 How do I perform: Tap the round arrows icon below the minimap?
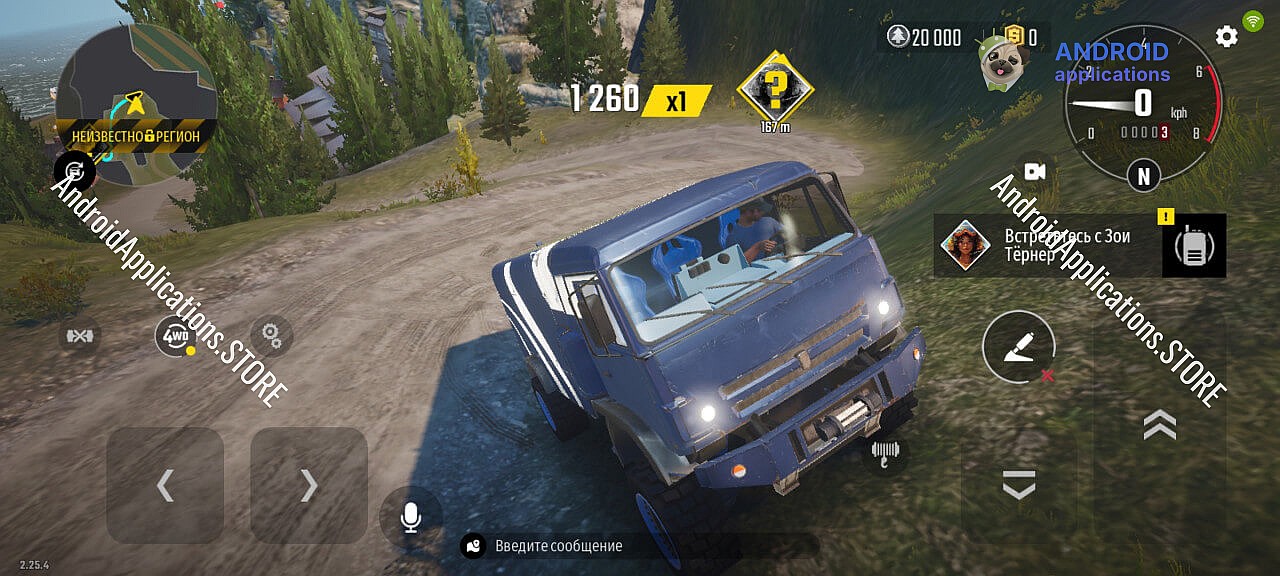click(74, 171)
